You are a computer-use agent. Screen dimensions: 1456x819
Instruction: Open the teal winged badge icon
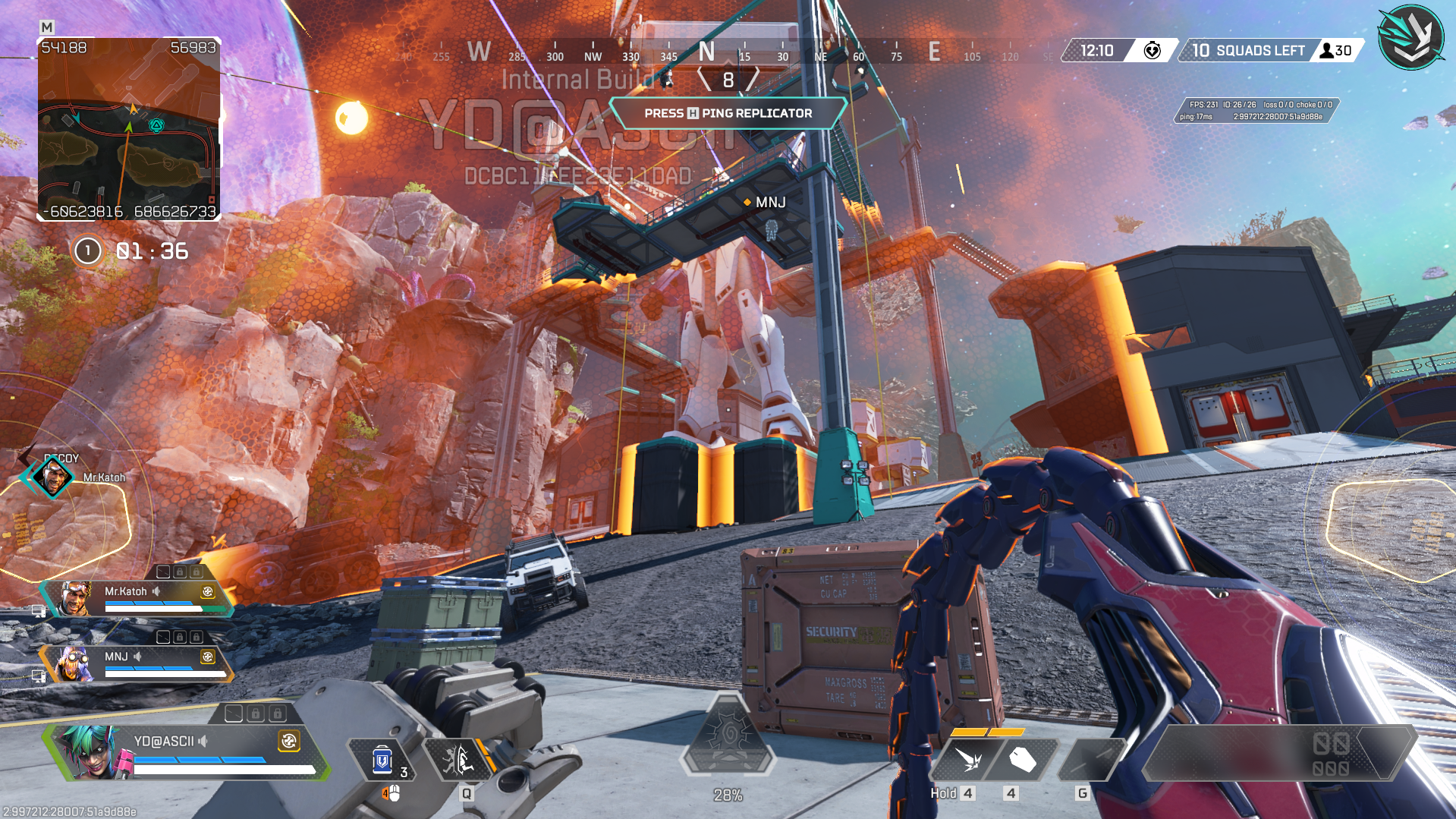(x=1410, y=38)
